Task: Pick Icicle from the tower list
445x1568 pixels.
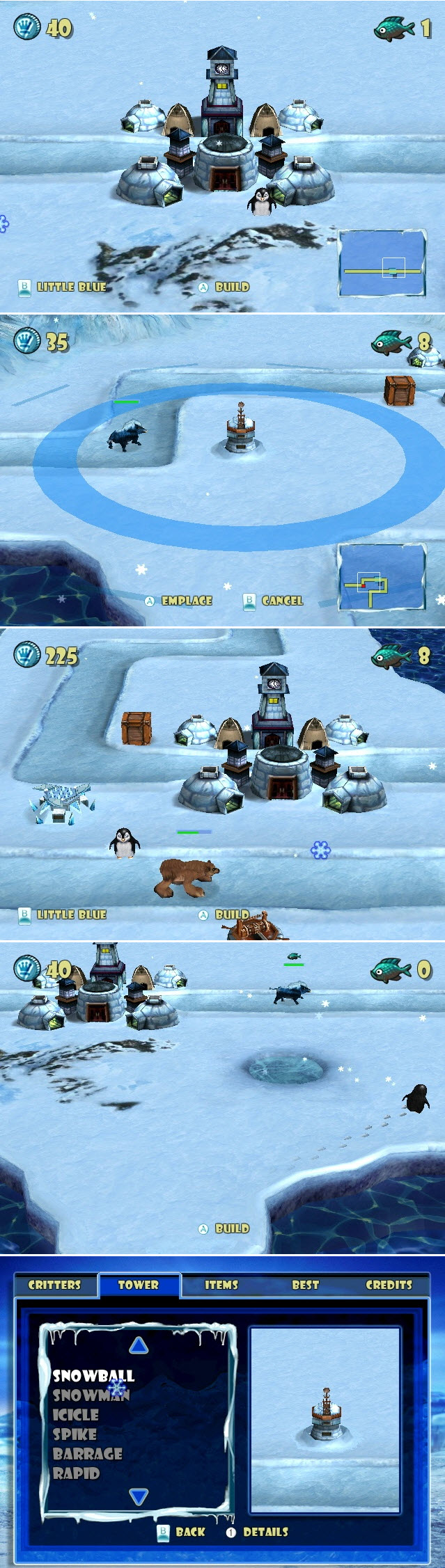Action: click(x=76, y=1415)
